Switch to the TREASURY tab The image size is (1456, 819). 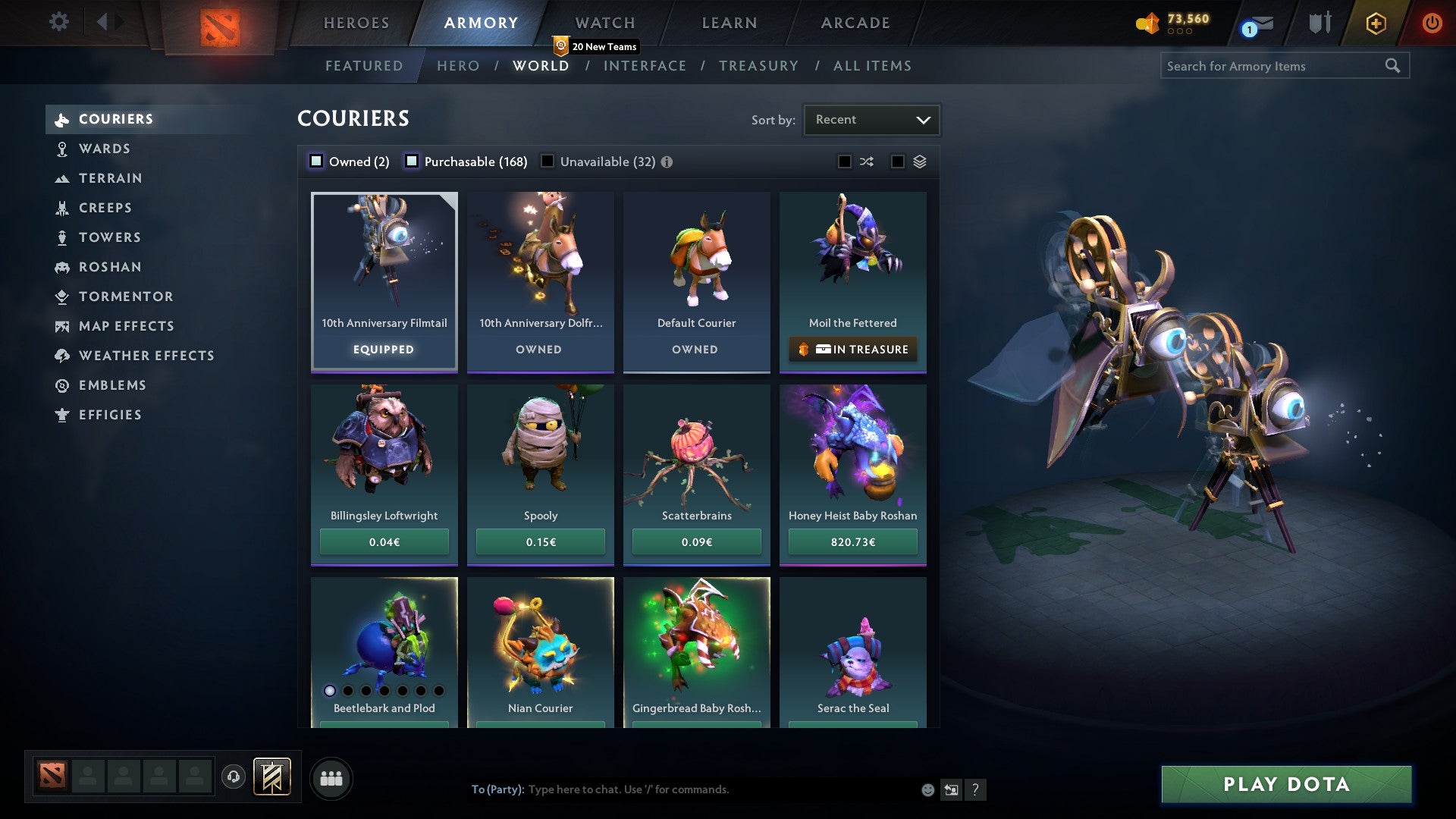pyautogui.click(x=758, y=66)
